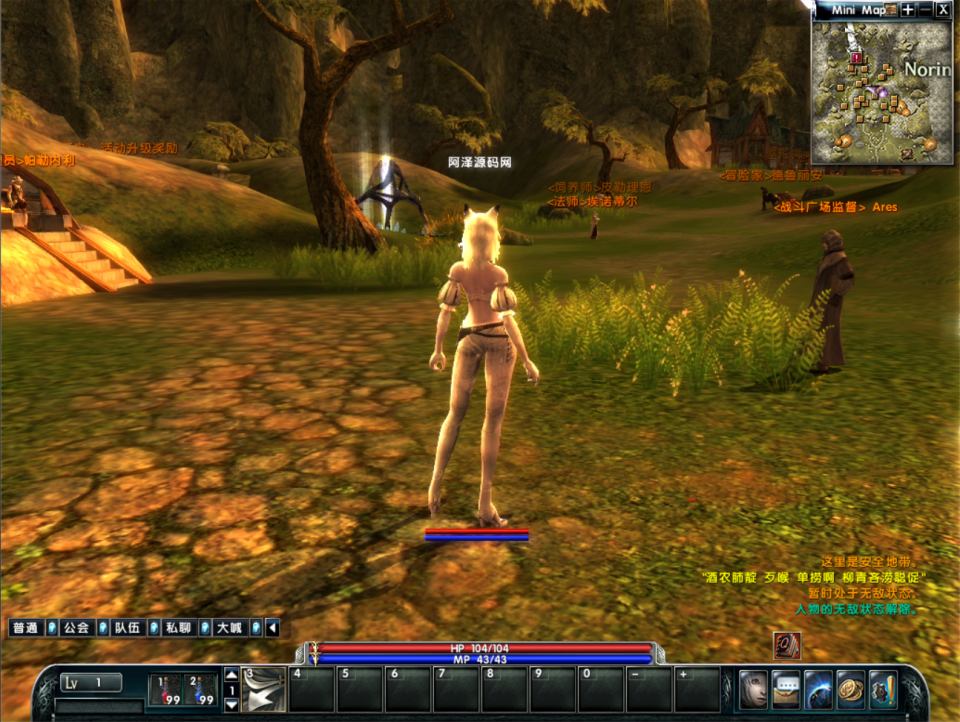The height and width of the screenshot is (722, 960).
Task: Zoom in the Mini Map with plus
Action: click(908, 10)
